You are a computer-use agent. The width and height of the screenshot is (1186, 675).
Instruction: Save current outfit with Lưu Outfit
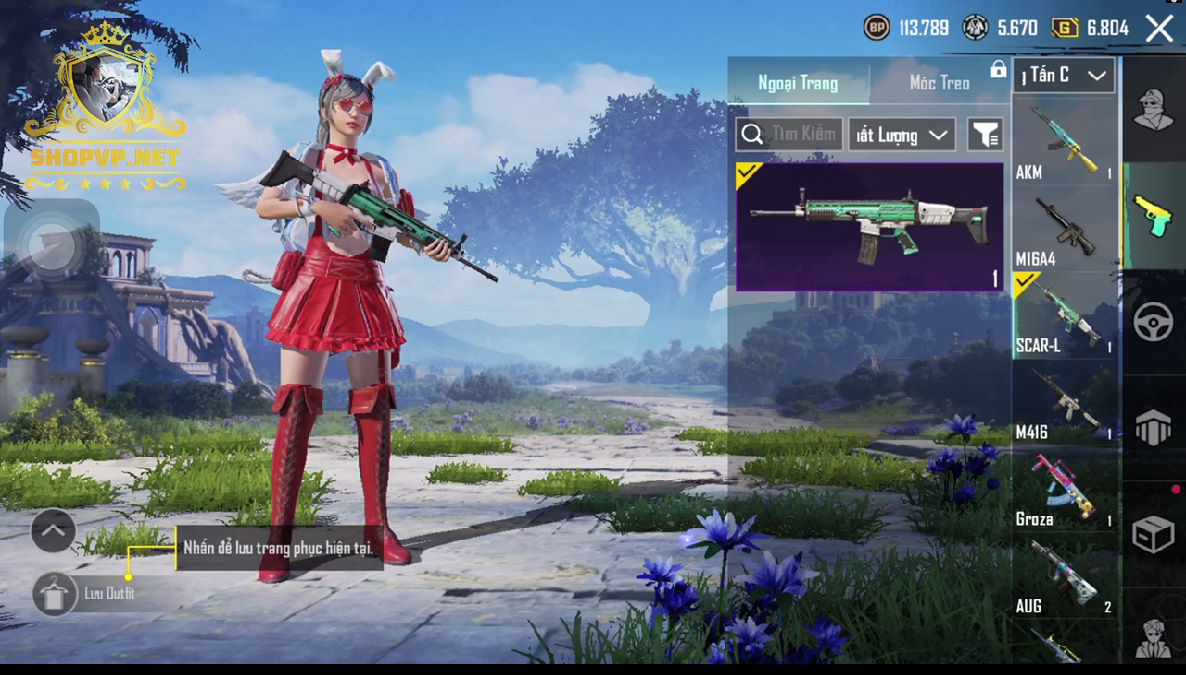click(55, 593)
